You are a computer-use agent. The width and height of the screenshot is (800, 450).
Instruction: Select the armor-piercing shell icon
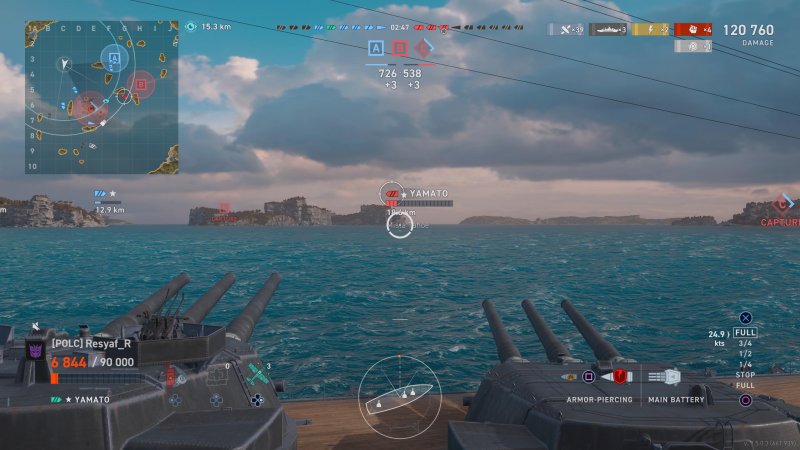[x=620, y=377]
